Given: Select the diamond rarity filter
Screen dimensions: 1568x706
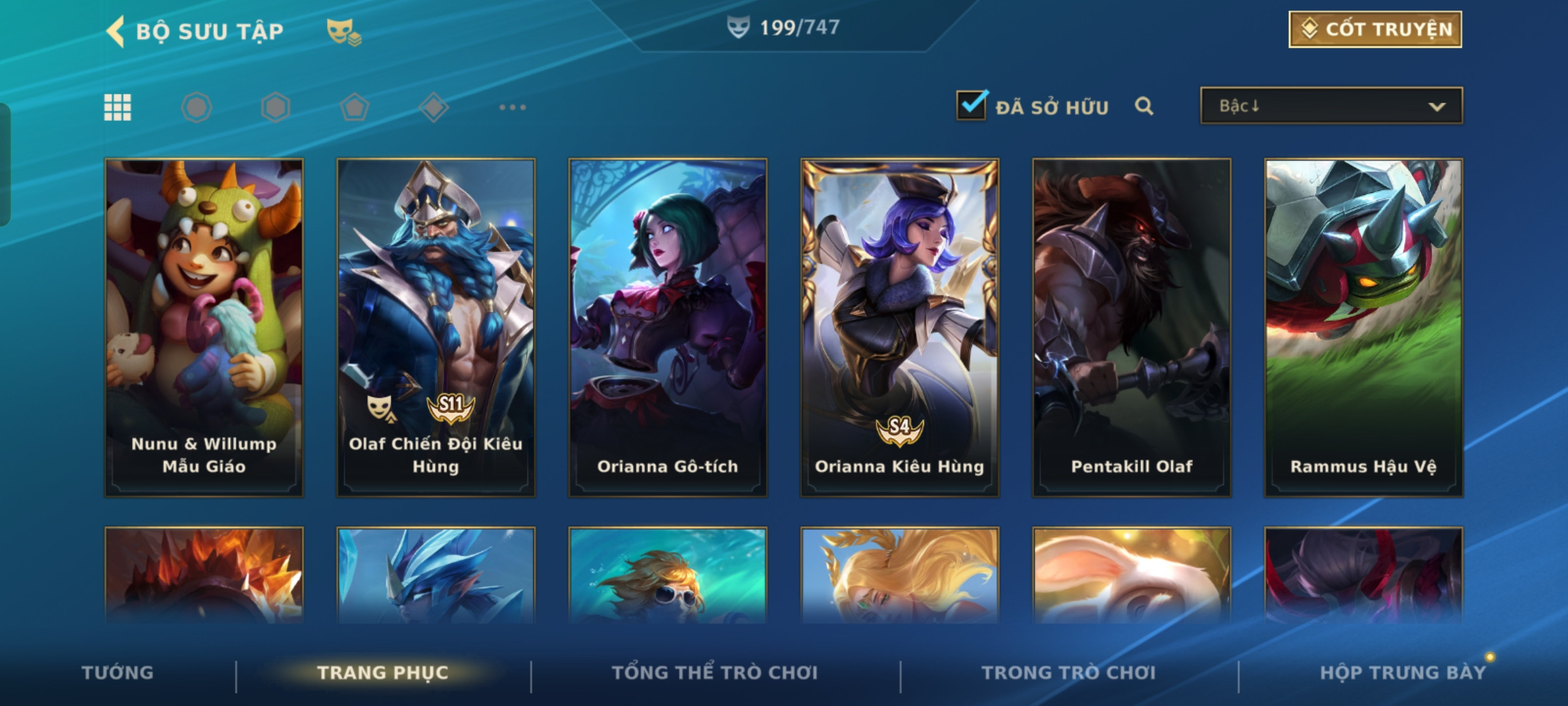Looking at the screenshot, I should pyautogui.click(x=434, y=107).
